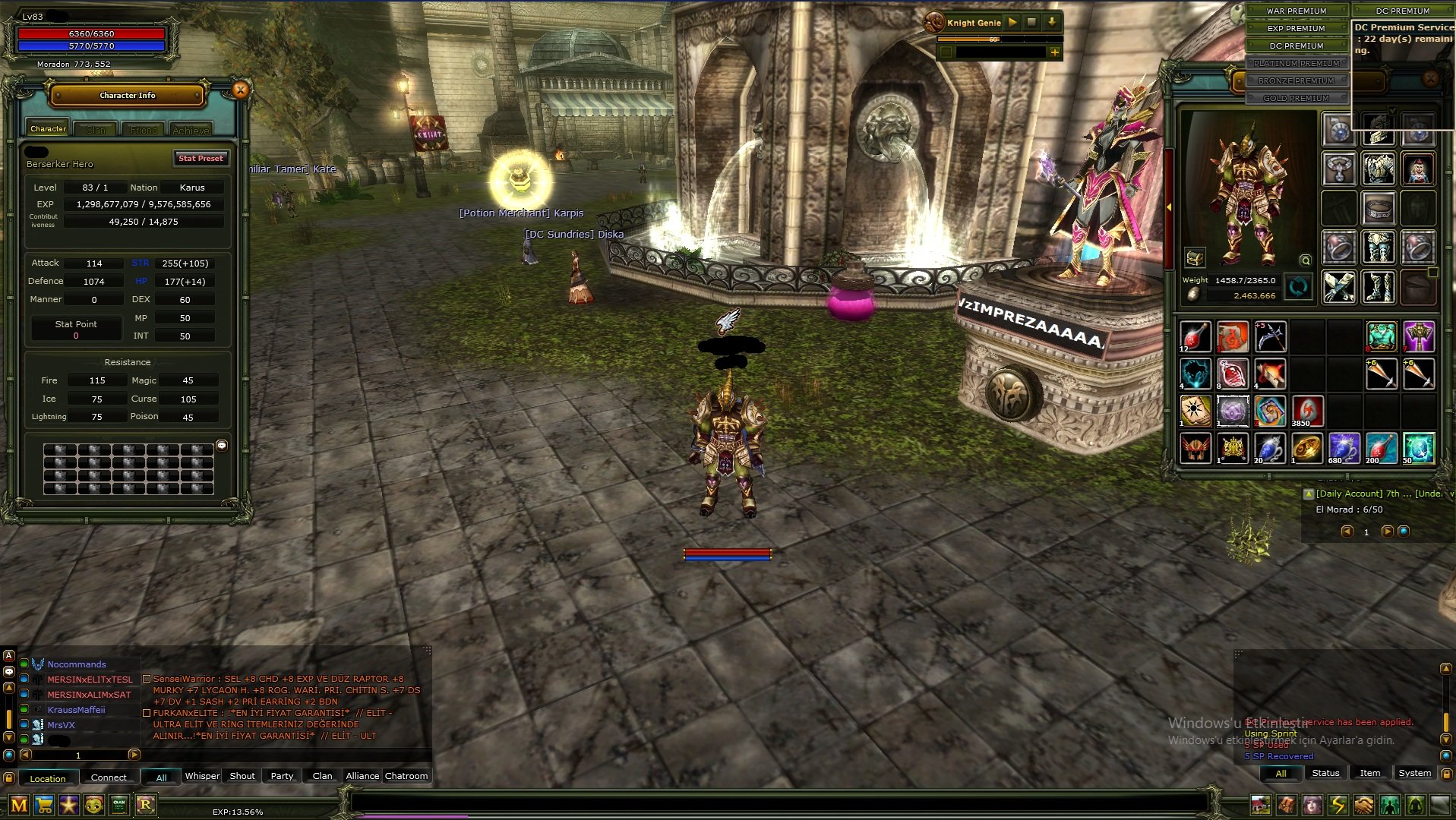Select the EXP PREMIUM entry
Screen dimensions: 1456x820
pyautogui.click(x=1297, y=28)
